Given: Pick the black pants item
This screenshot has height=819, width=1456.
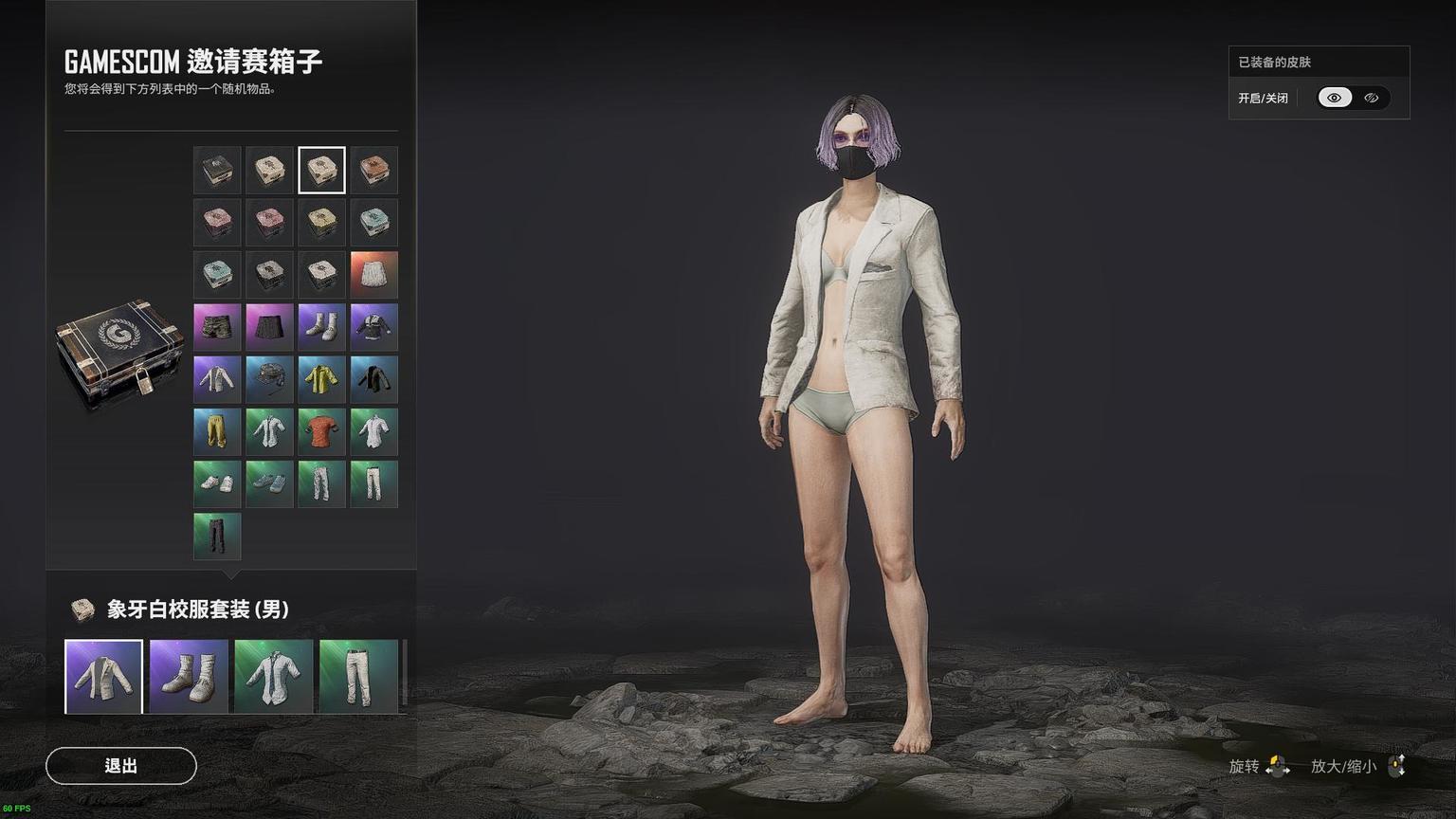Looking at the screenshot, I should tap(217, 536).
